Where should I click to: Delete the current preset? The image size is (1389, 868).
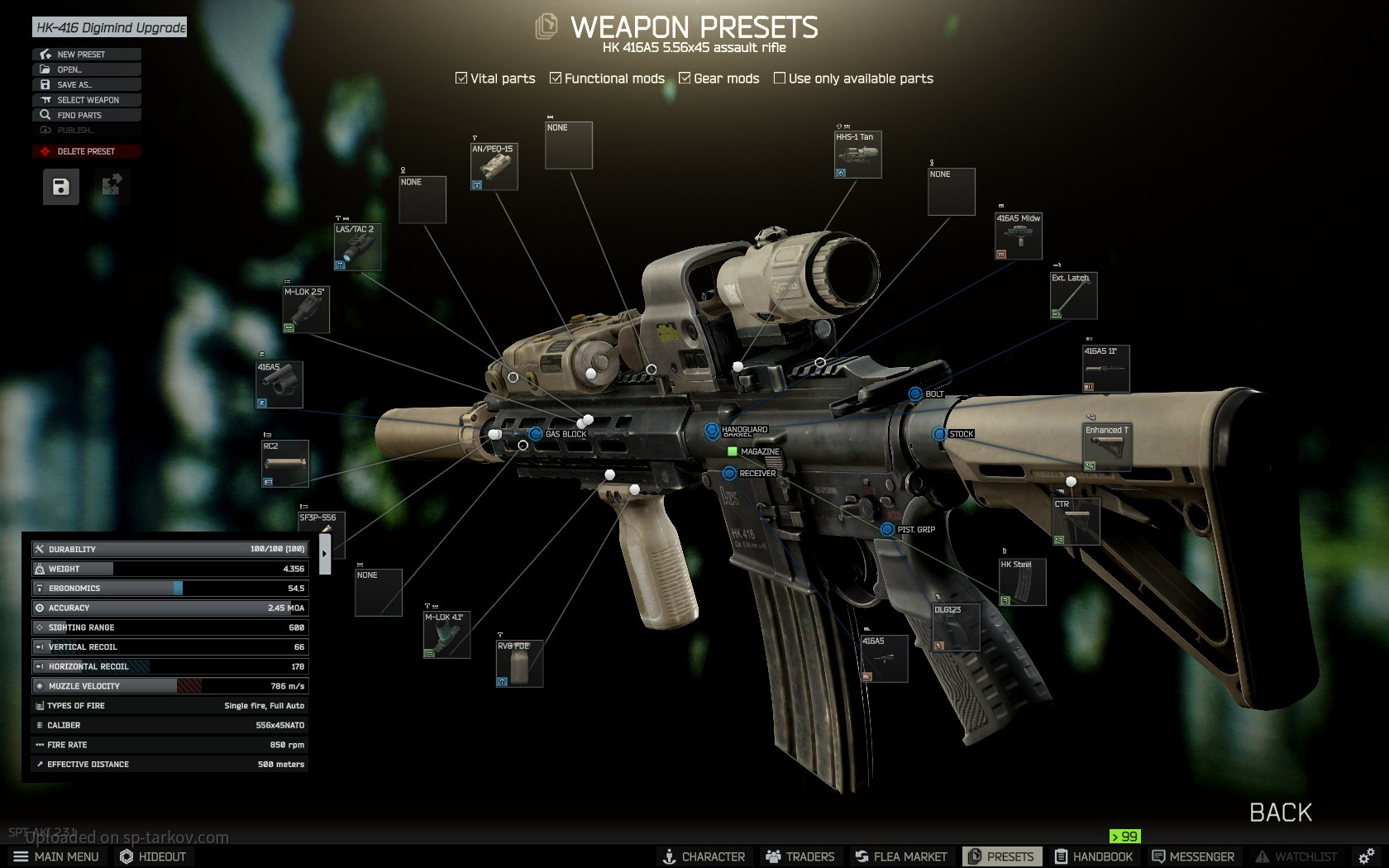(86, 151)
